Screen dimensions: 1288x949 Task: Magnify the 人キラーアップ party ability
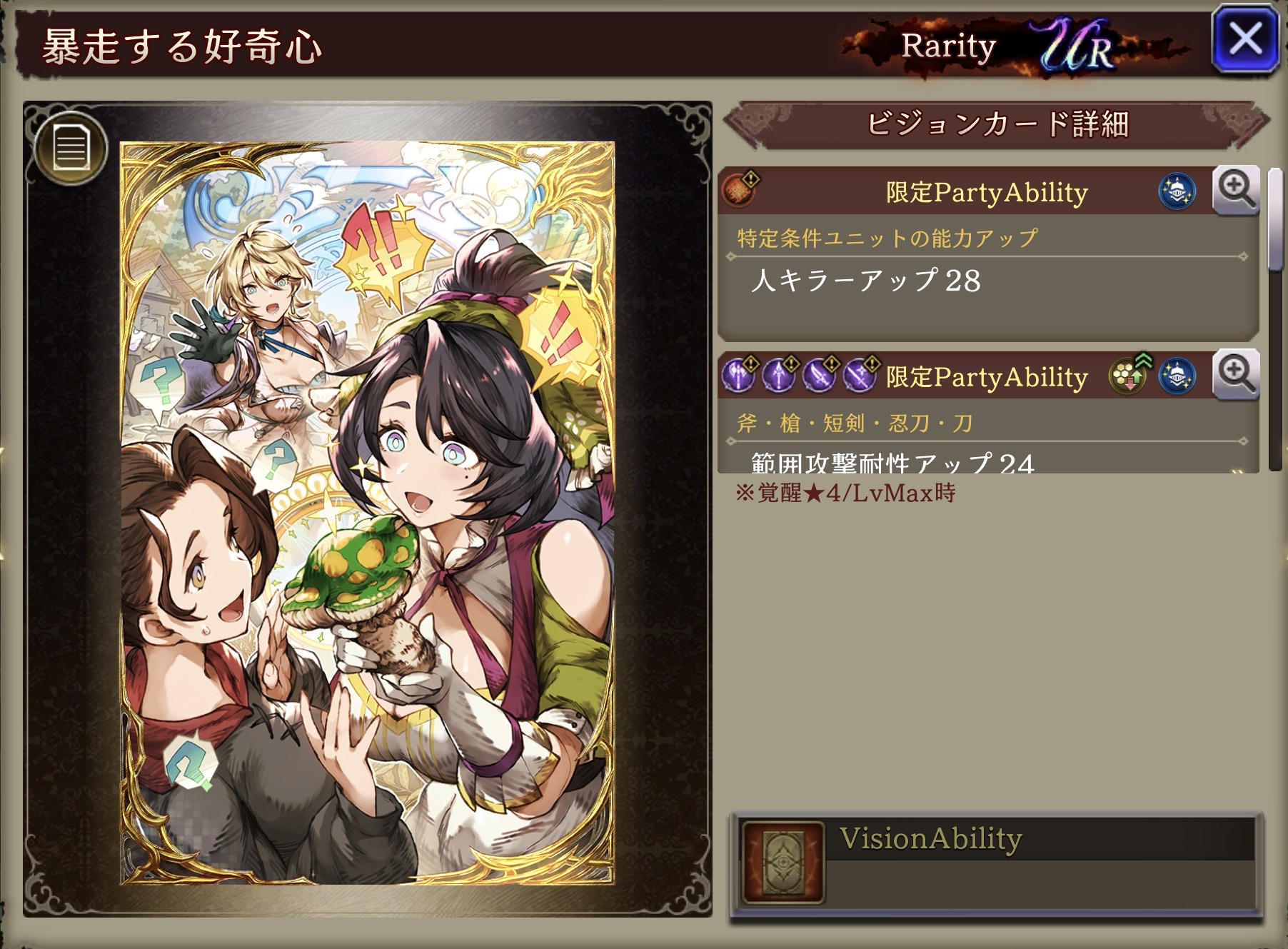point(1236,191)
